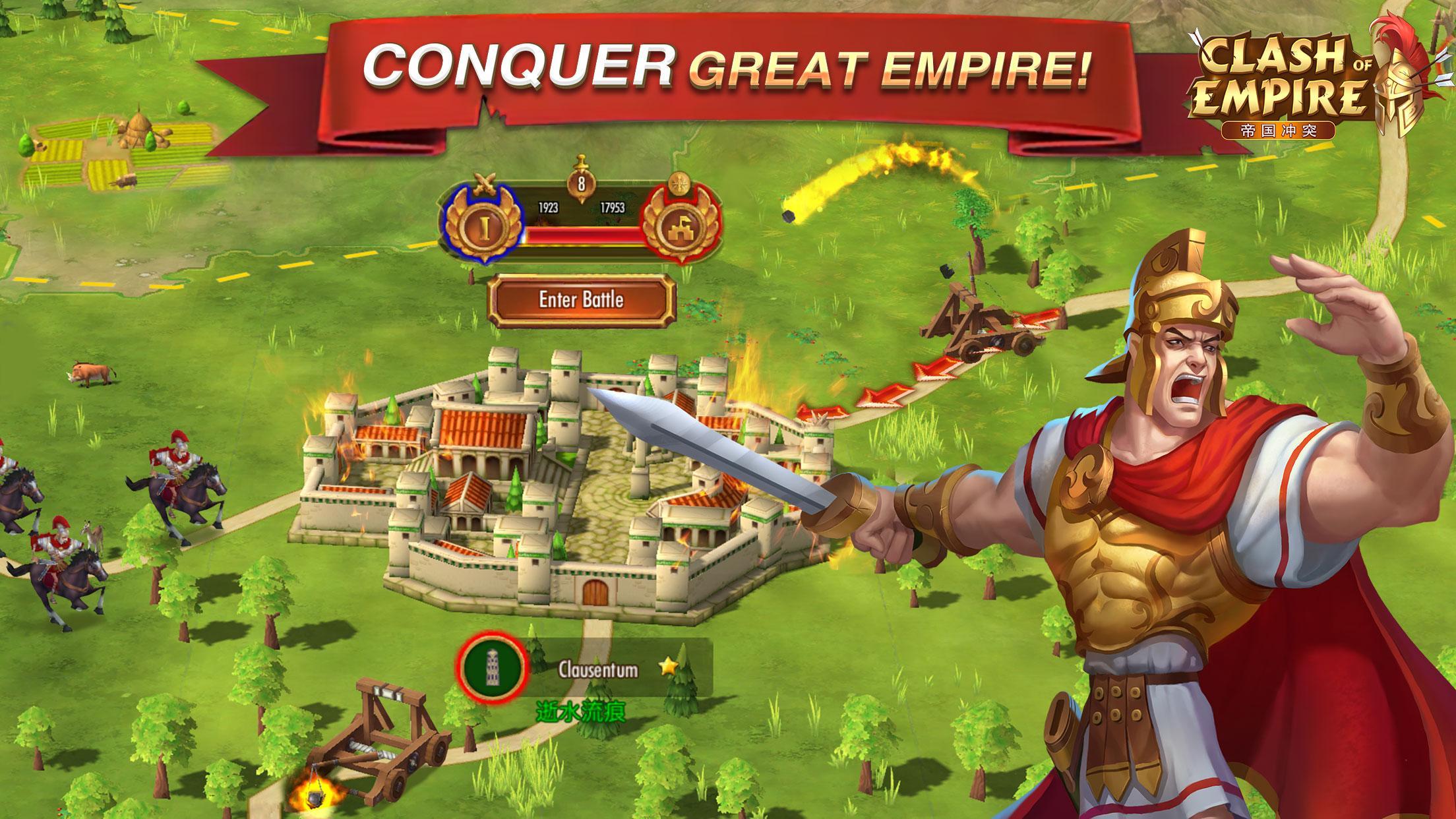Tap the small gold compass icon on red emblem
1456x819 pixels.
click(679, 183)
